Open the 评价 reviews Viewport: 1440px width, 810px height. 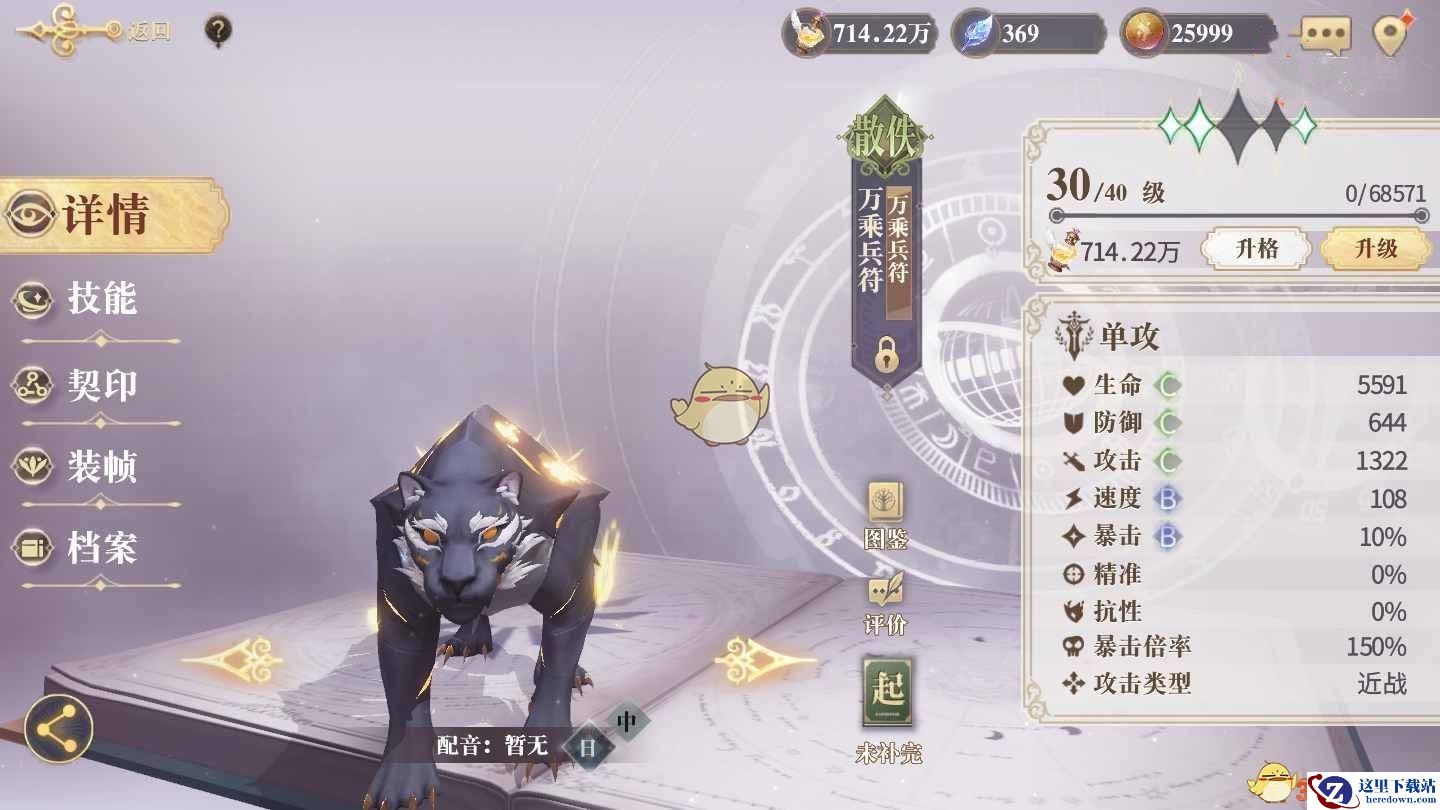[886, 603]
